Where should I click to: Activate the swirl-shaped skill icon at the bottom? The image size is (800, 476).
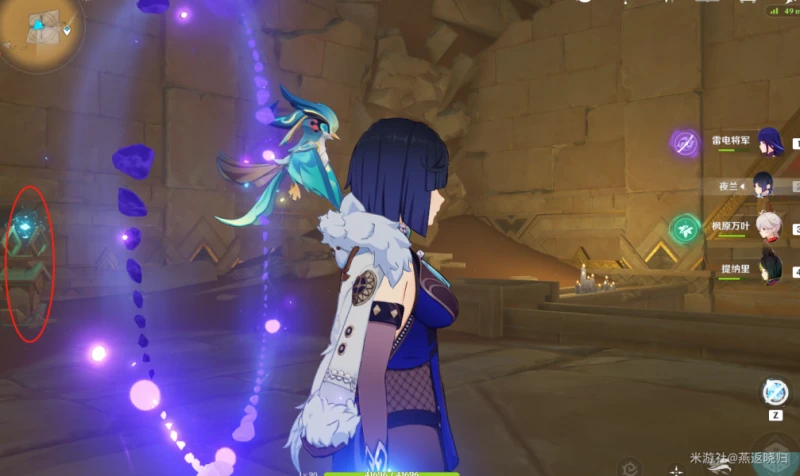(630, 466)
